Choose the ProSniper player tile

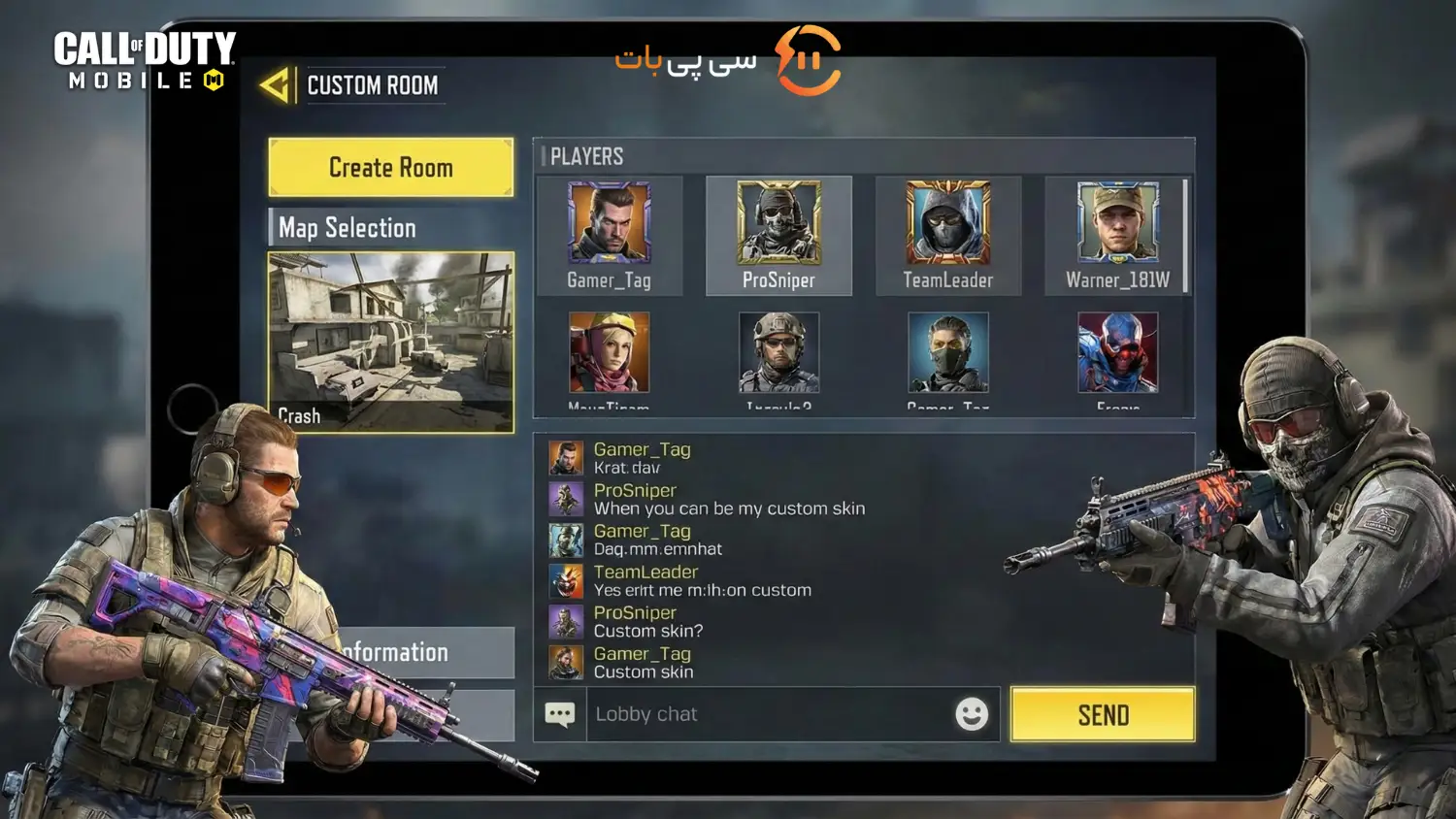click(778, 236)
